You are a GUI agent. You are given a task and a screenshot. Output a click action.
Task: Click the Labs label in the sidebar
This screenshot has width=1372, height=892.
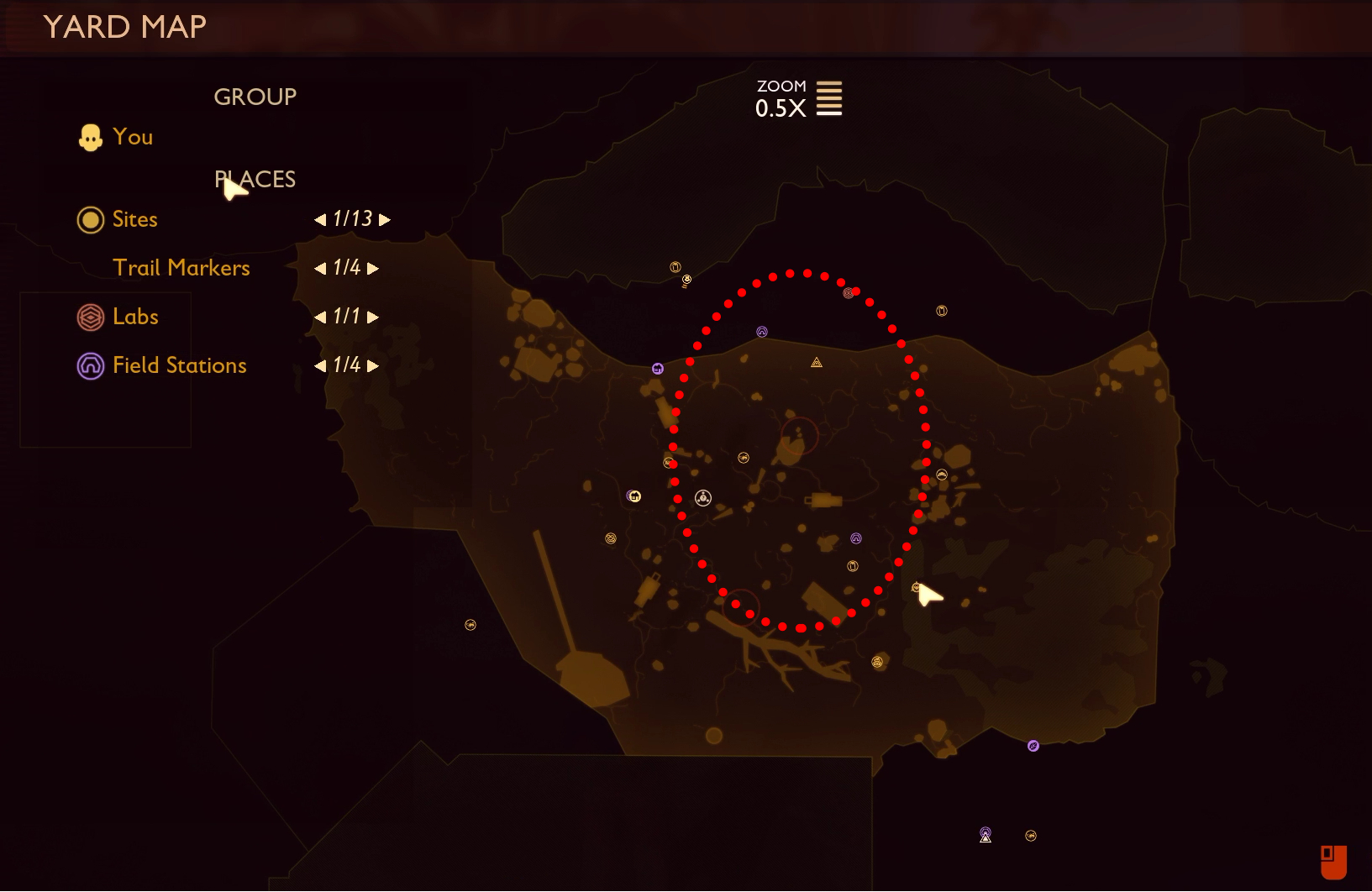(135, 317)
